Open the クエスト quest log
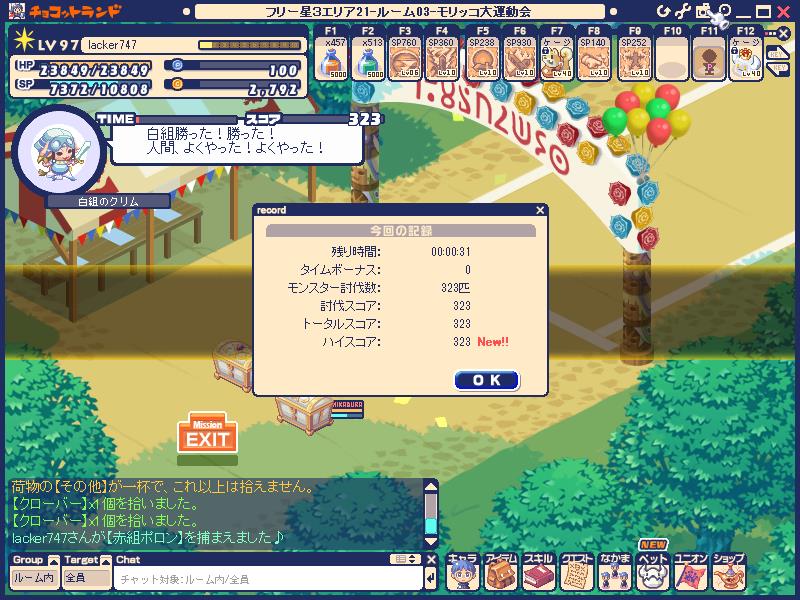 [576, 573]
